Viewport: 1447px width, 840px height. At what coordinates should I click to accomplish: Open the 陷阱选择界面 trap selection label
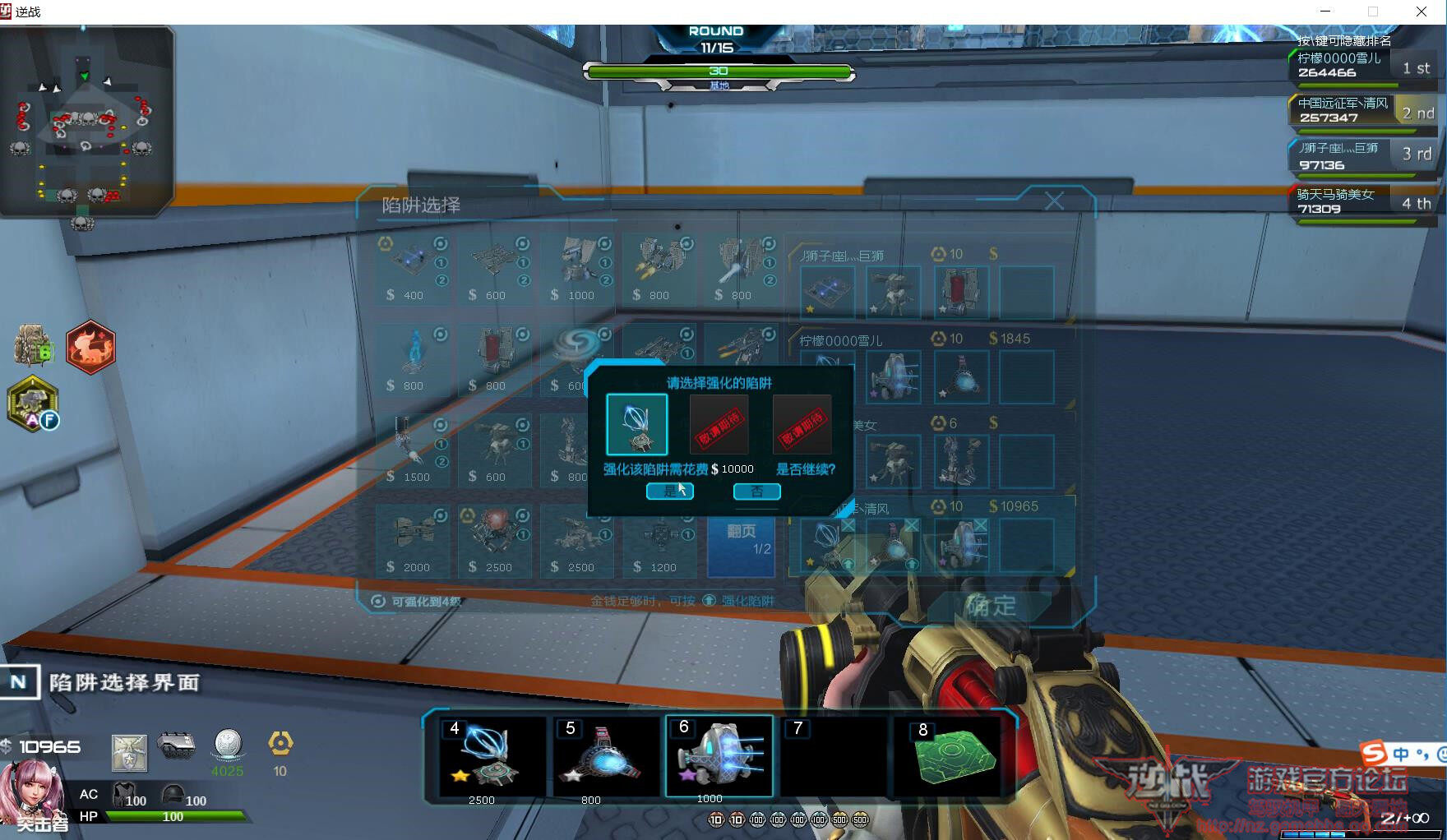point(123,682)
